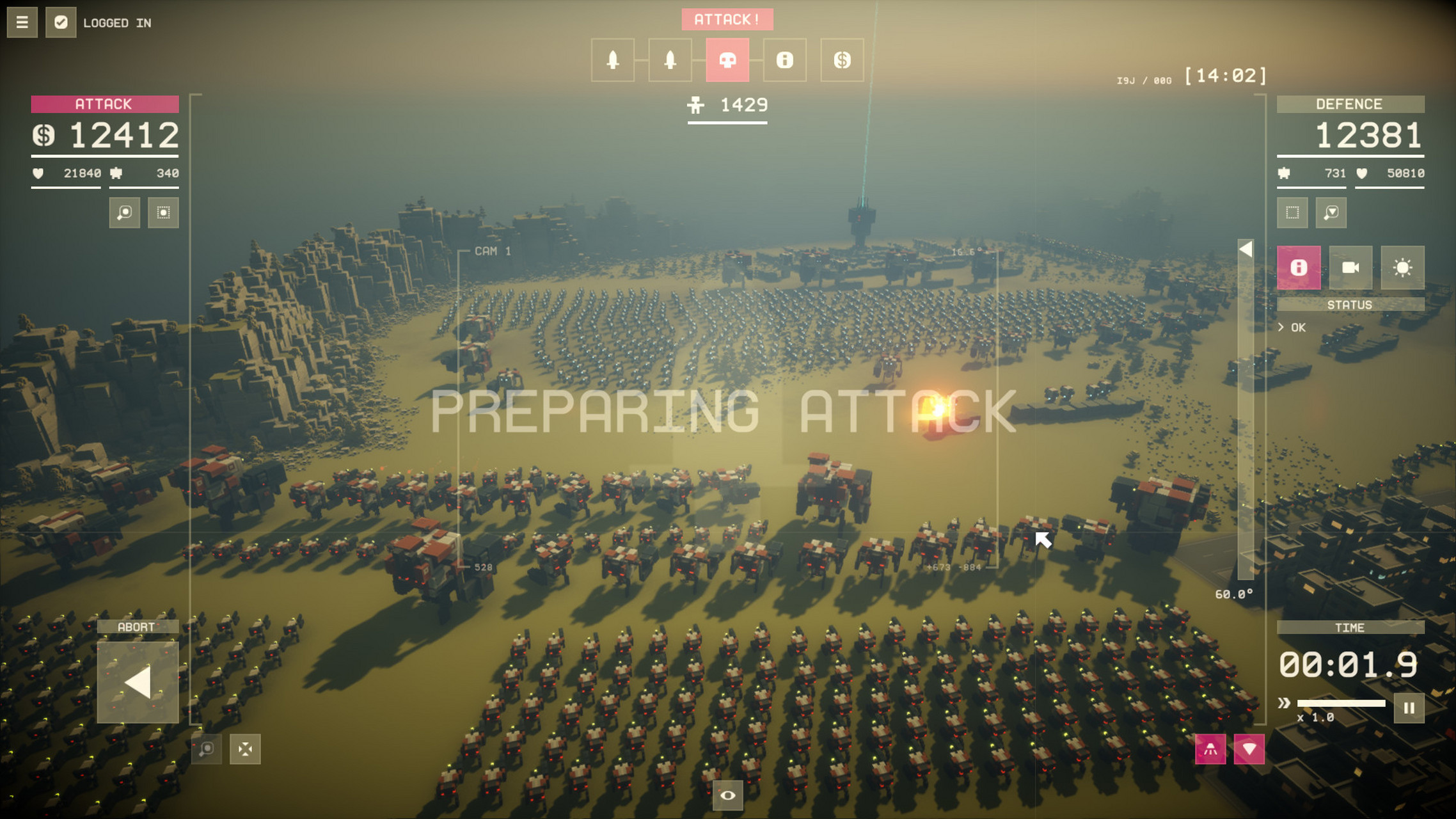Open the pink info panel icon
This screenshot has width=1456, height=819.
point(1299,268)
